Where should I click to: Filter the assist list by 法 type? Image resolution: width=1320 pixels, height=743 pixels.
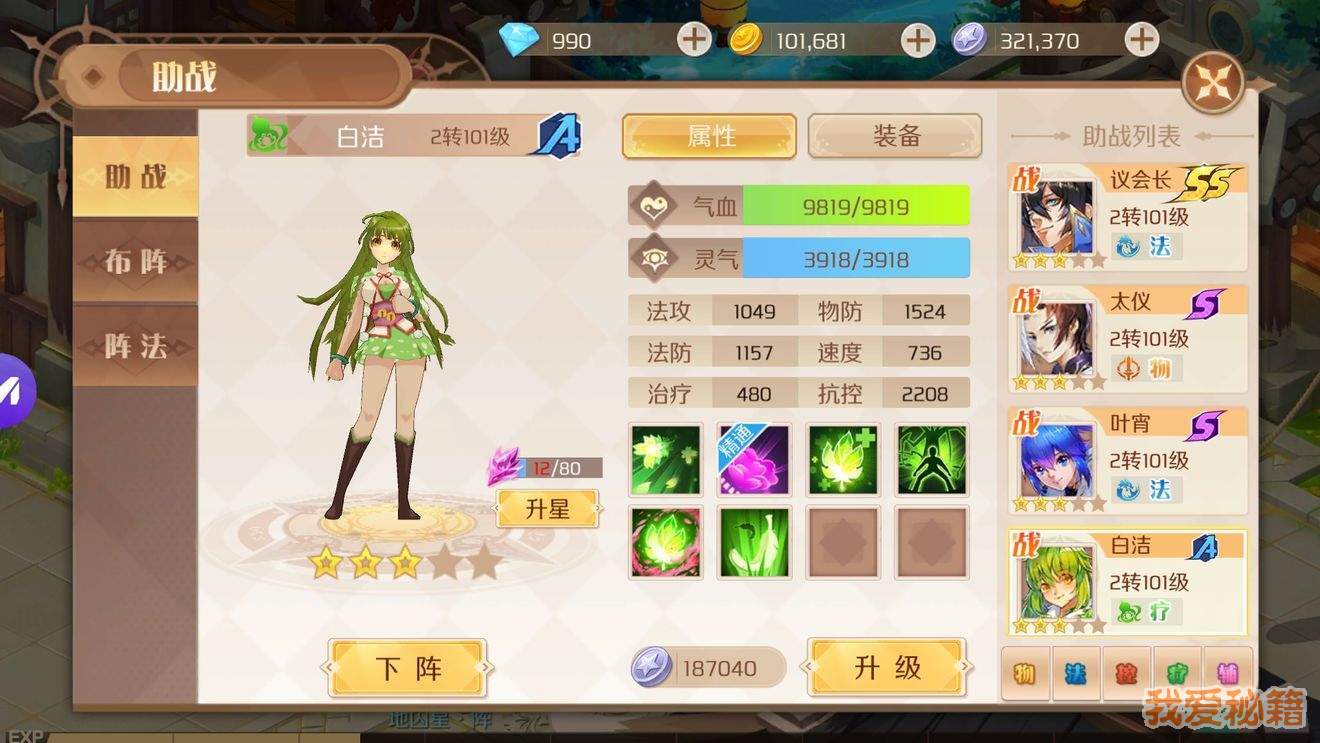coord(1075,672)
